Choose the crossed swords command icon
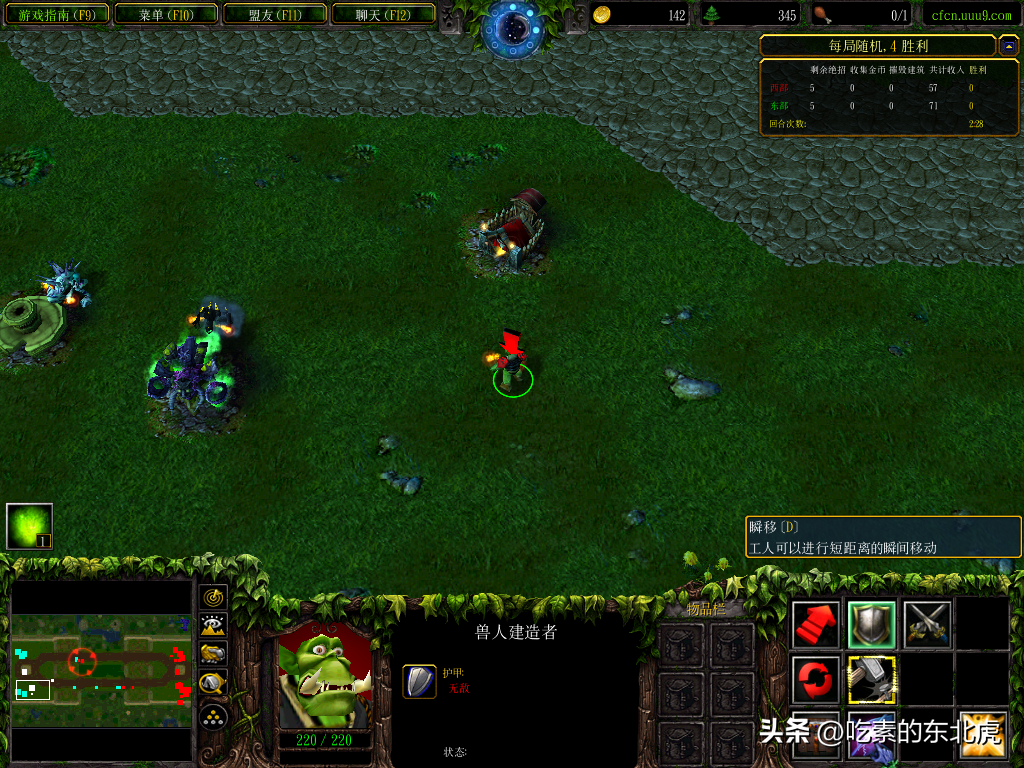The width and height of the screenshot is (1024, 768). 926,625
